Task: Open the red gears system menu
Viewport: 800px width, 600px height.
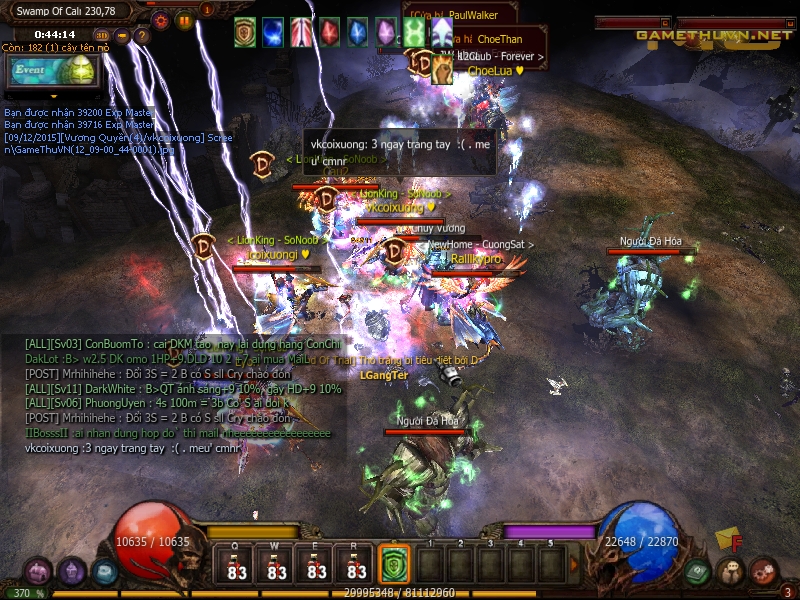Action: [764, 571]
